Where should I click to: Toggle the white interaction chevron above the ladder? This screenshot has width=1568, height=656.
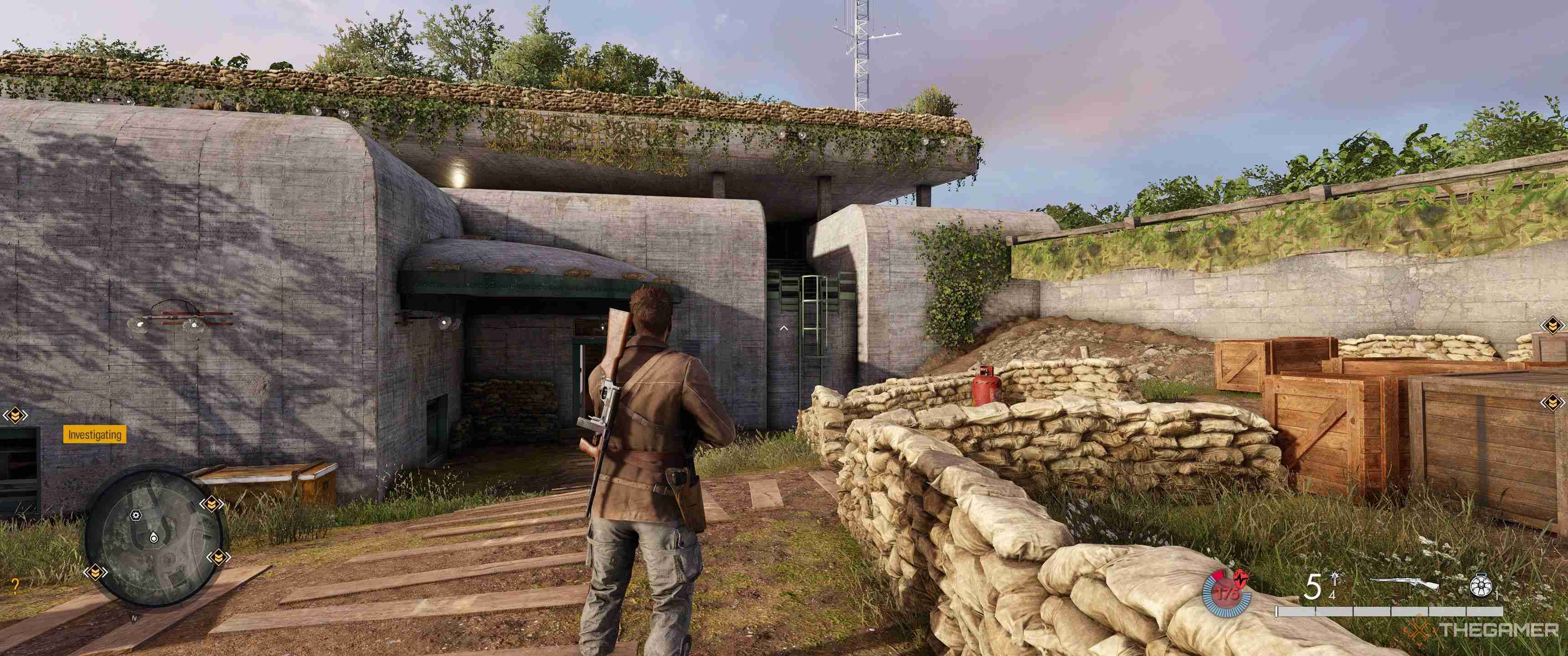784,328
